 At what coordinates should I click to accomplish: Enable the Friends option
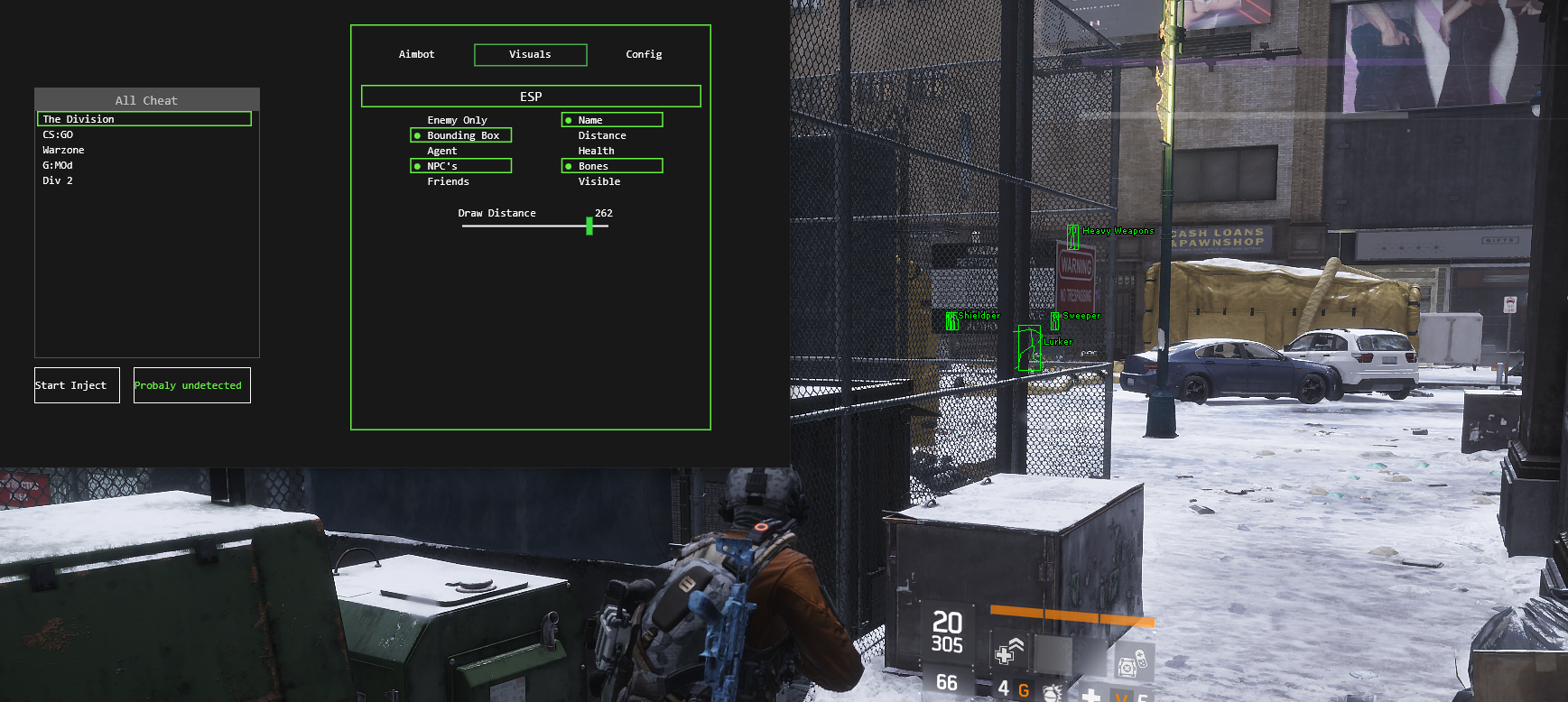(x=448, y=181)
